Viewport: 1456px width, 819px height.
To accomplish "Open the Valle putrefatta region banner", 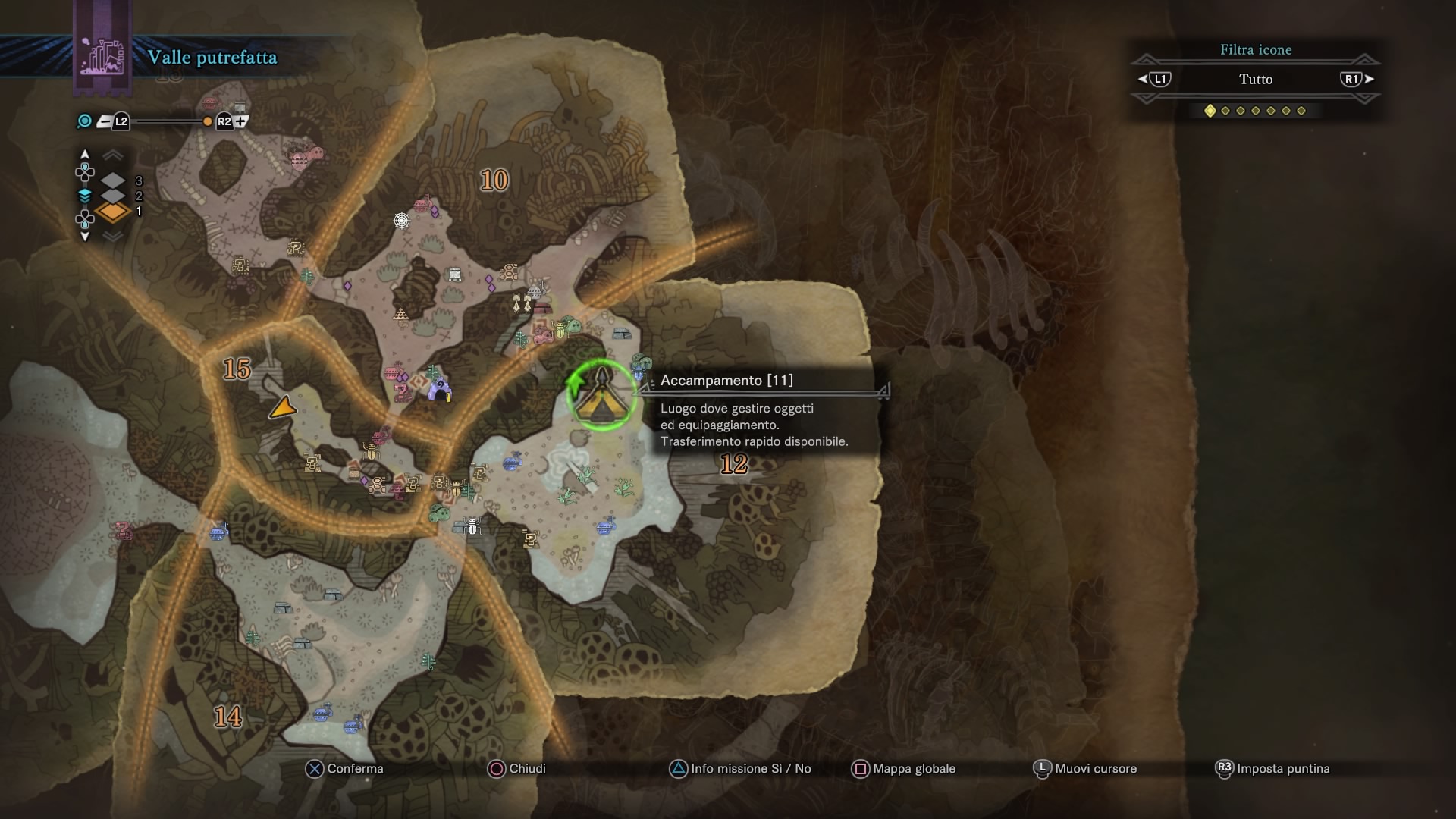I will pyautogui.click(x=212, y=58).
